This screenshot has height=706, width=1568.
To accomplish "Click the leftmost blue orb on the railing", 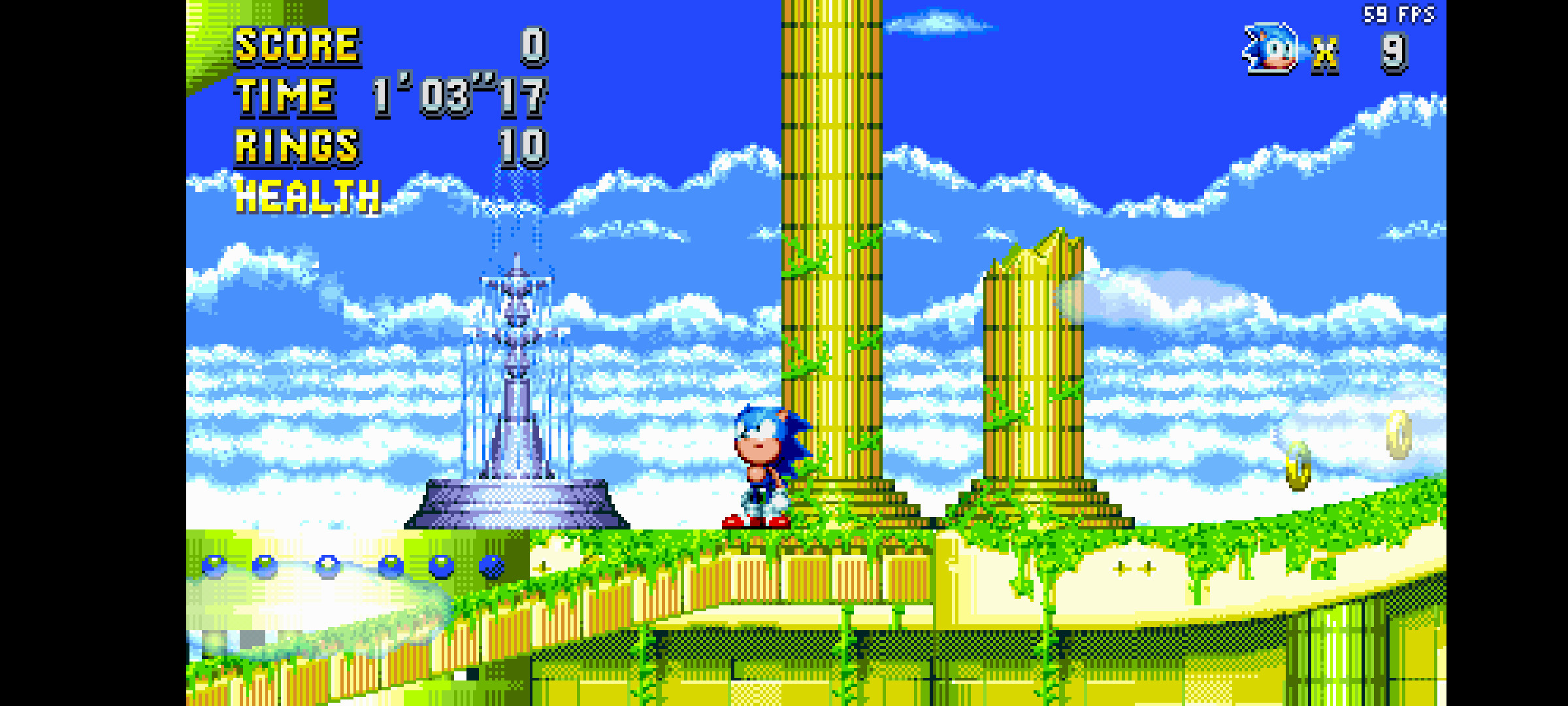I will (x=214, y=563).
